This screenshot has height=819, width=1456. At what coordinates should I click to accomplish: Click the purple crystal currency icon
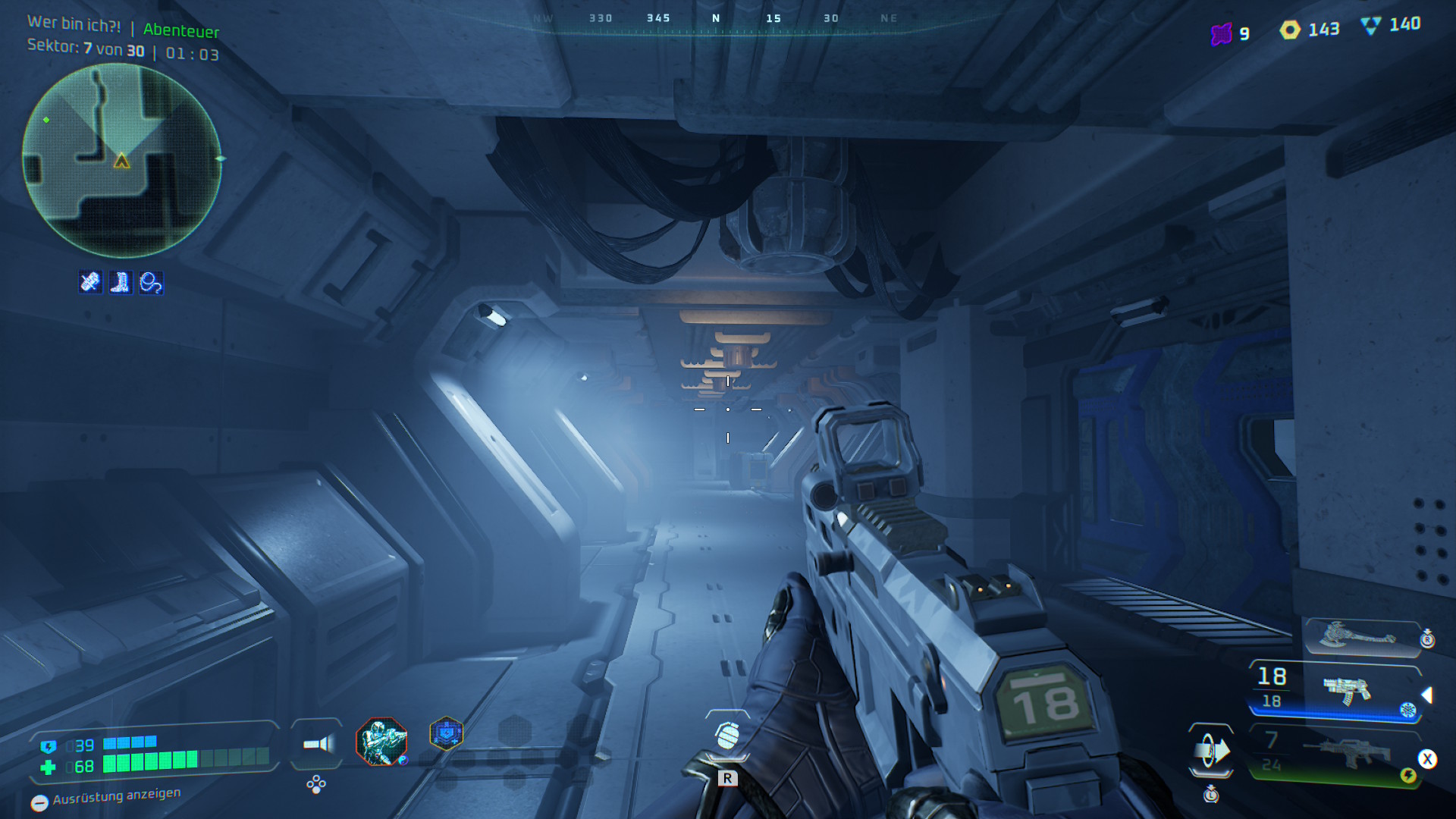tap(1221, 34)
